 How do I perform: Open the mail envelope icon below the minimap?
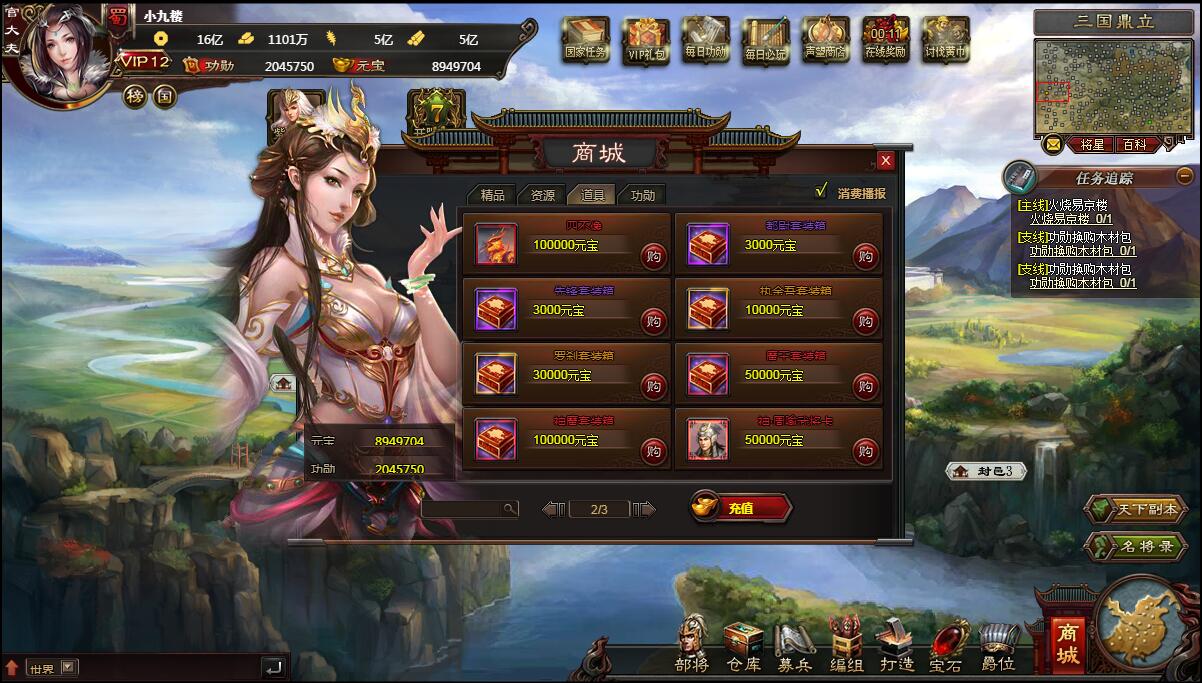click(1053, 145)
